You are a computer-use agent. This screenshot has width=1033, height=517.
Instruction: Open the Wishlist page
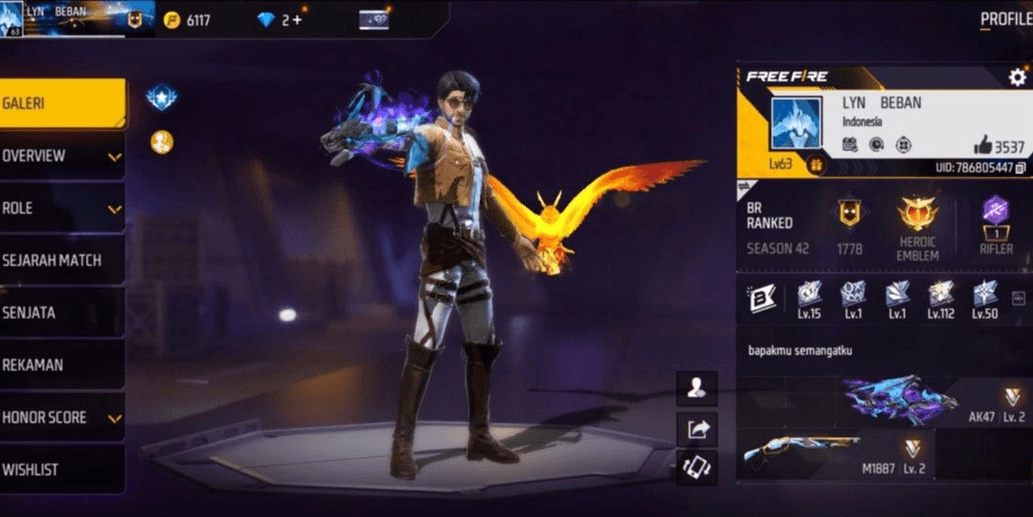click(60, 469)
